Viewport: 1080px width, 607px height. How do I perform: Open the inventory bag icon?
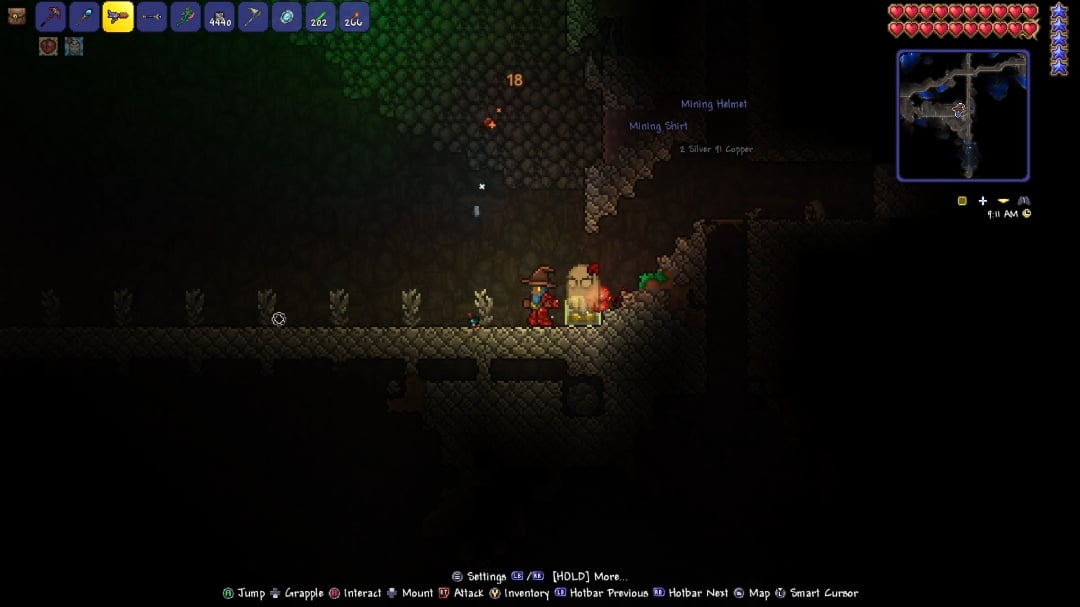[x=16, y=16]
